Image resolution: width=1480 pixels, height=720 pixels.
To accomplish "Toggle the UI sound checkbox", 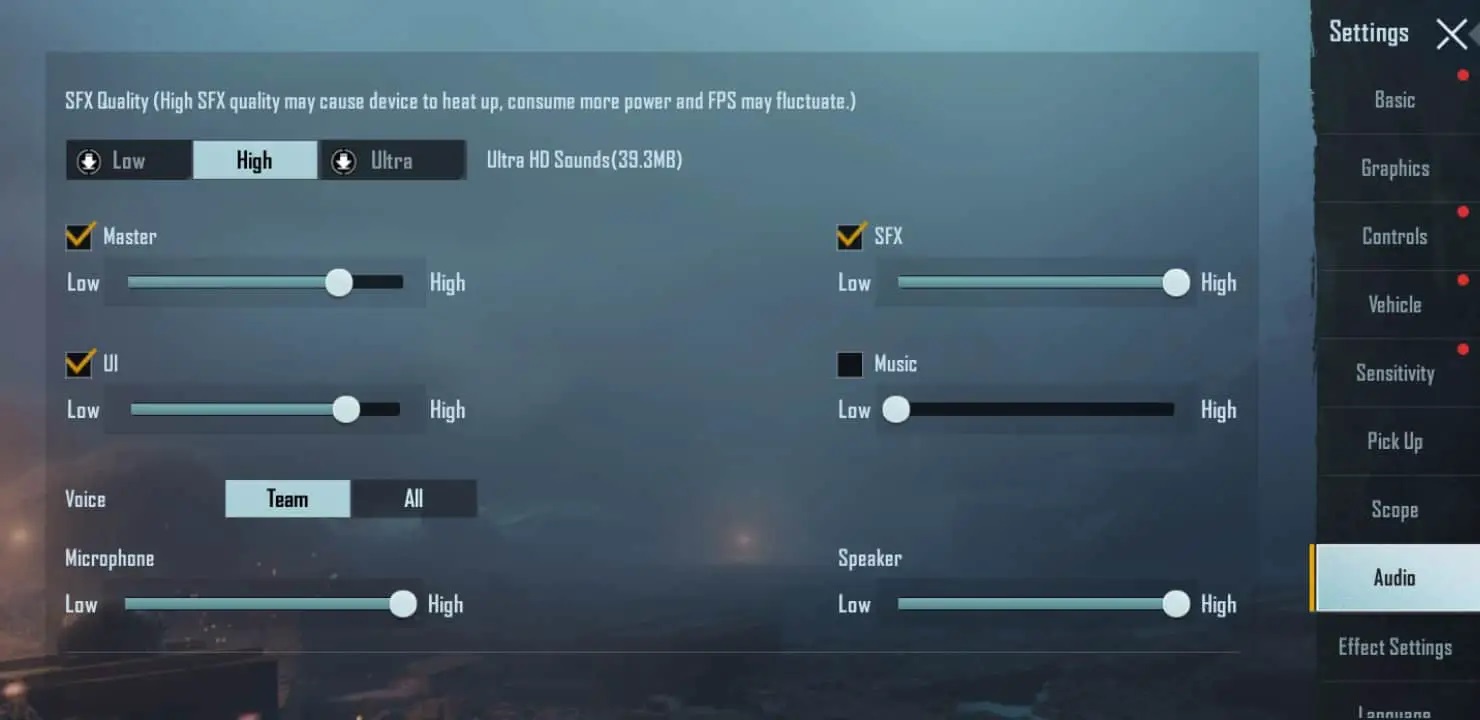I will 80,363.
